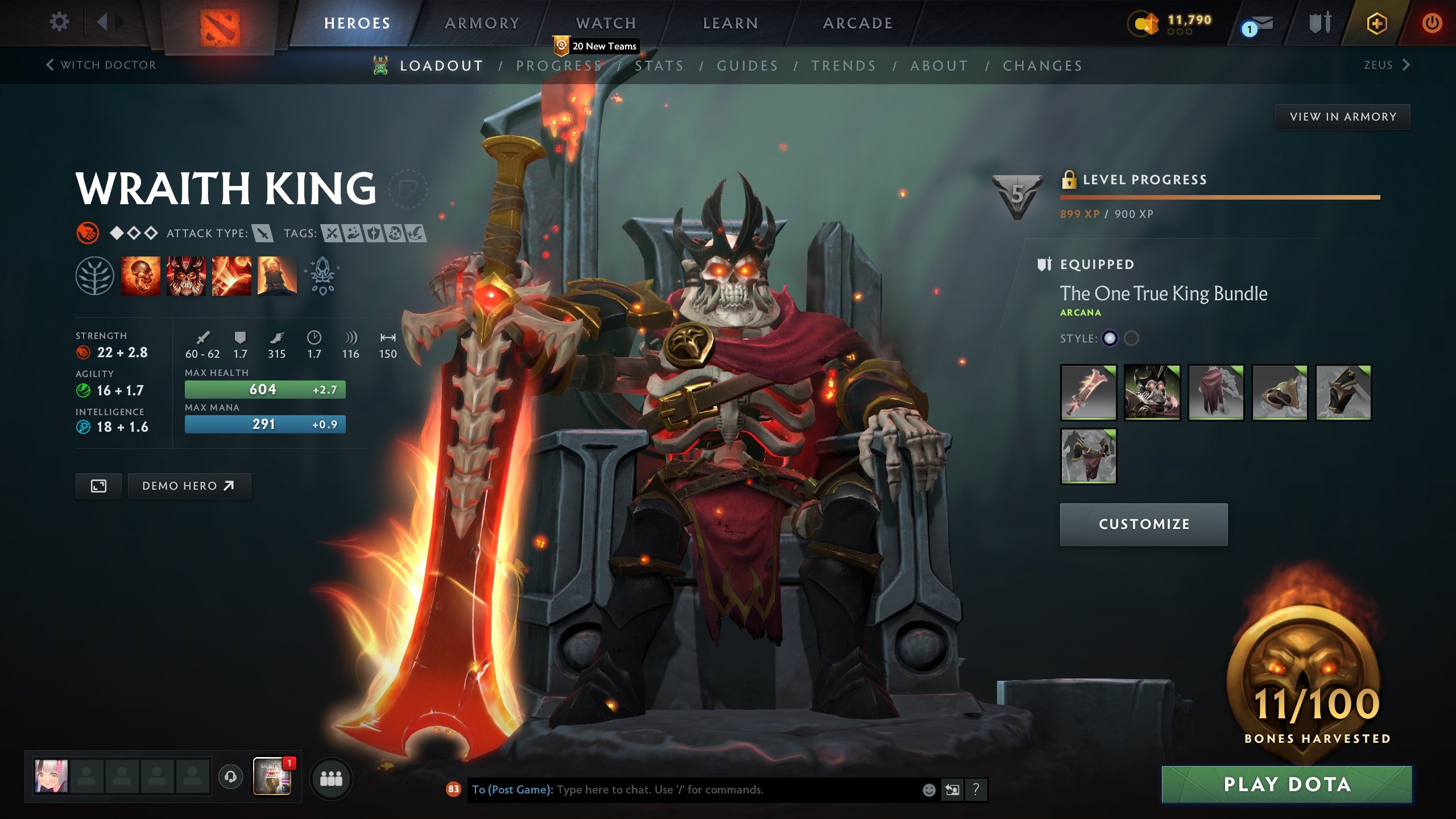The width and height of the screenshot is (1456, 819).
Task: Open the Dota Plus hexagon icon
Action: point(1376,22)
